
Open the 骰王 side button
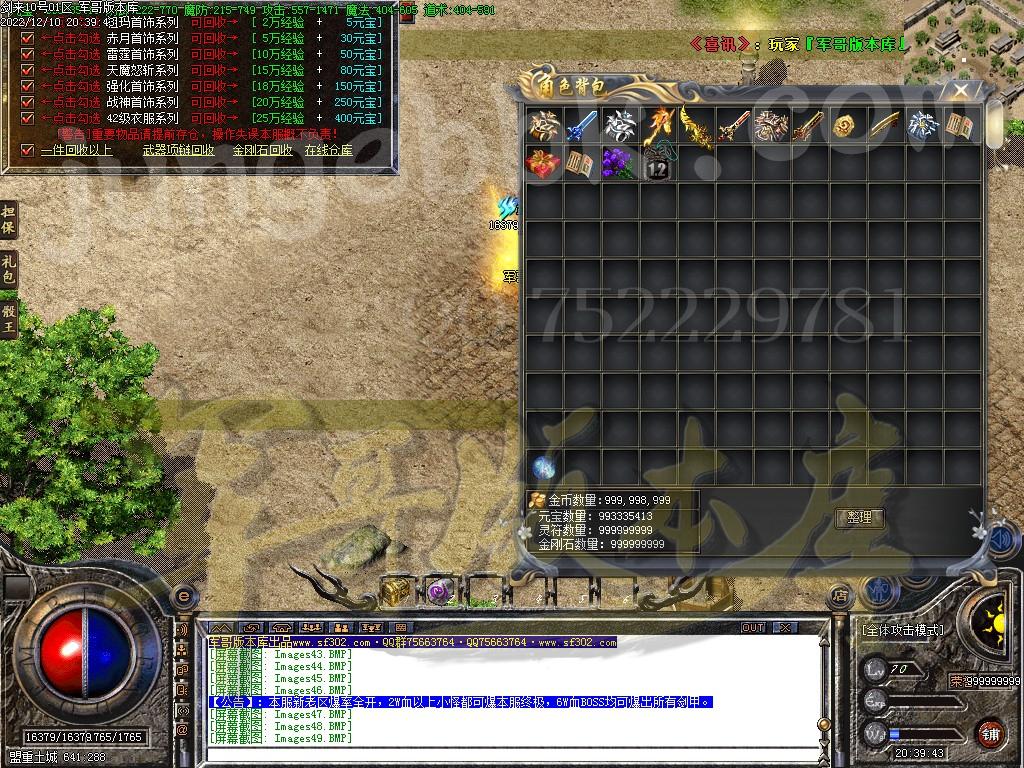point(9,318)
